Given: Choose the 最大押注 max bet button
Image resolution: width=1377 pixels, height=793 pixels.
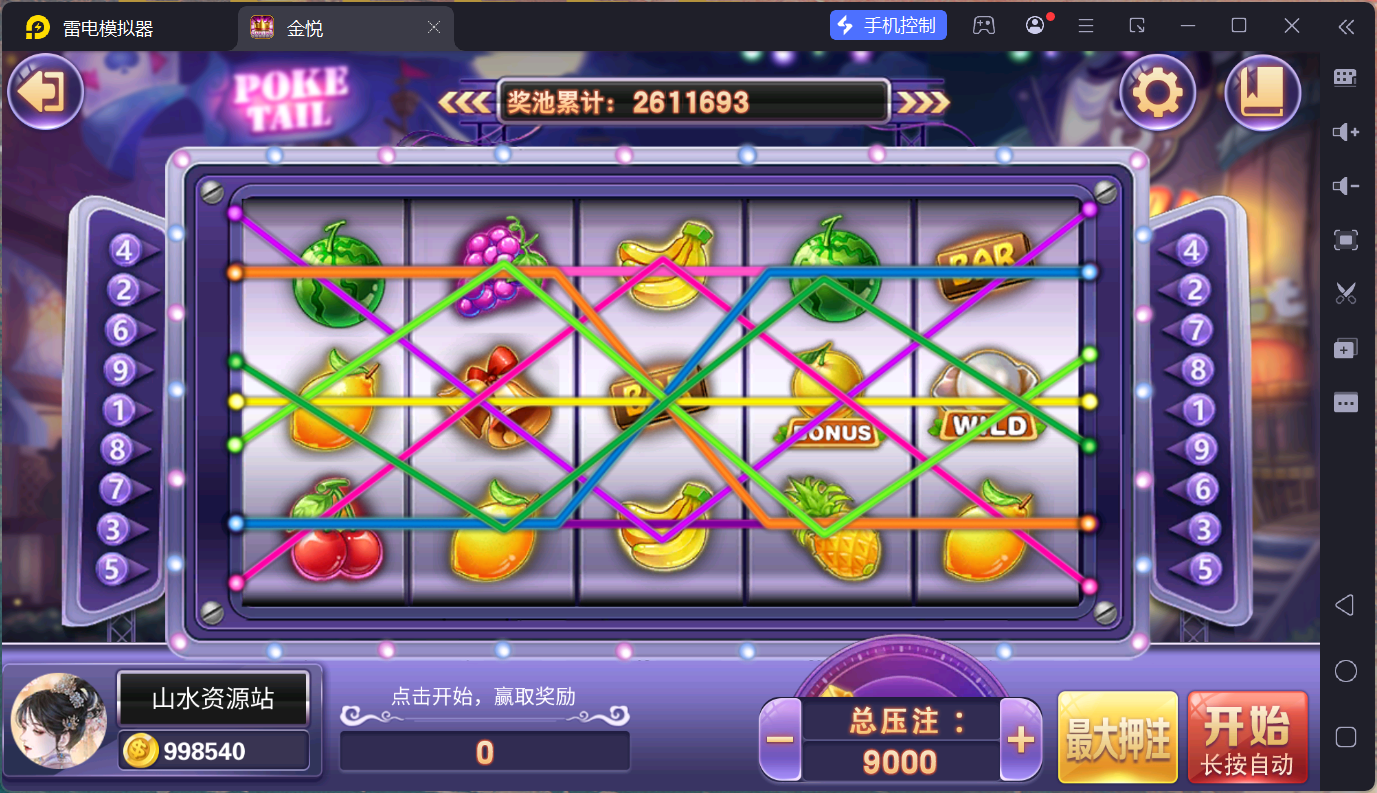Looking at the screenshot, I should 1117,737.
